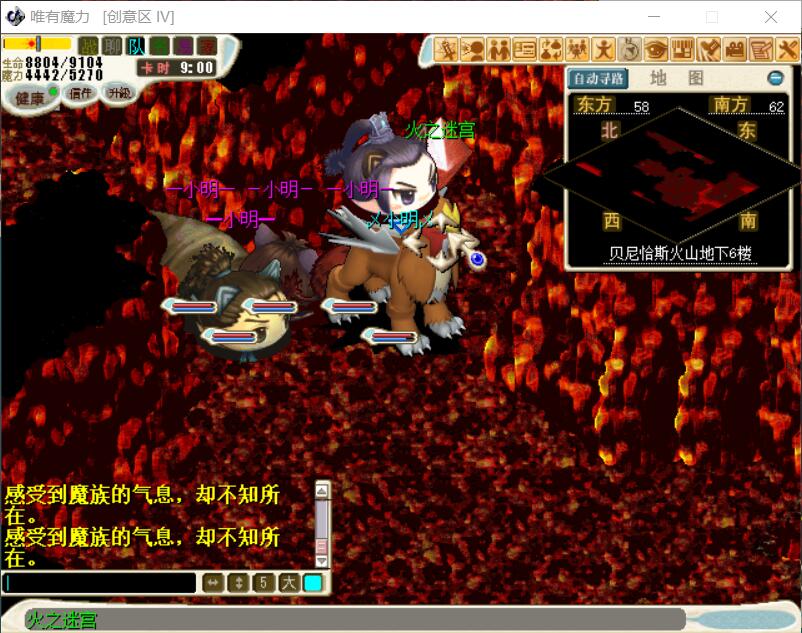Toggle the 战 battle mode button

pyautogui.click(x=88, y=46)
